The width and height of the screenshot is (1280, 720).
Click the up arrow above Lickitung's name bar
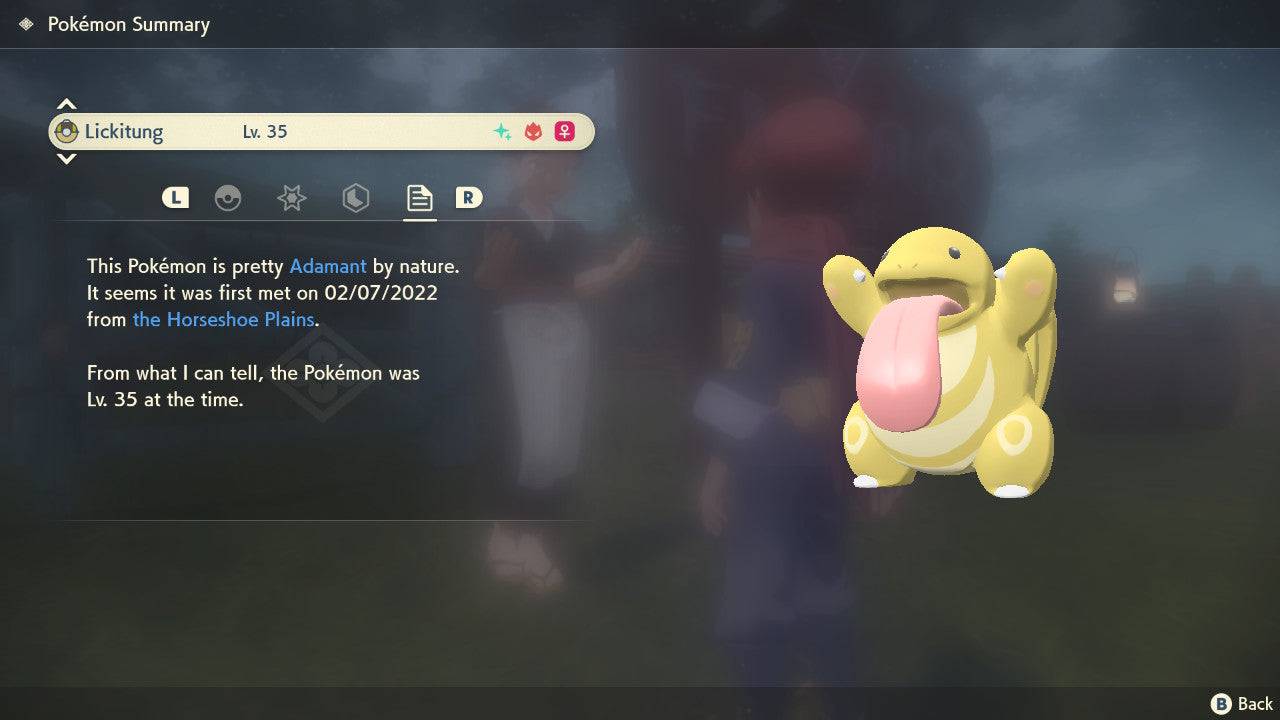point(66,102)
